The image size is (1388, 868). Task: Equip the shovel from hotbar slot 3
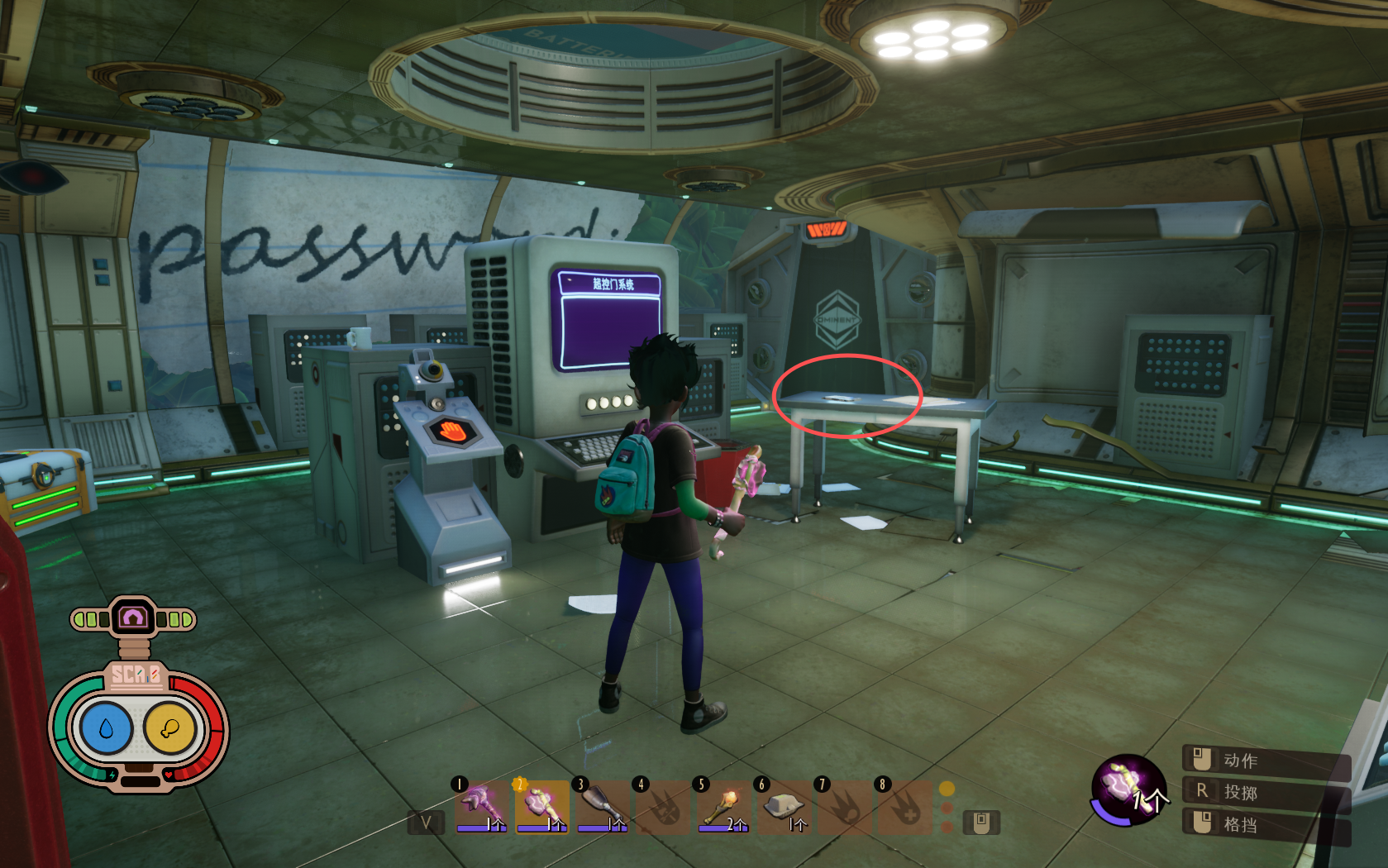[602, 805]
